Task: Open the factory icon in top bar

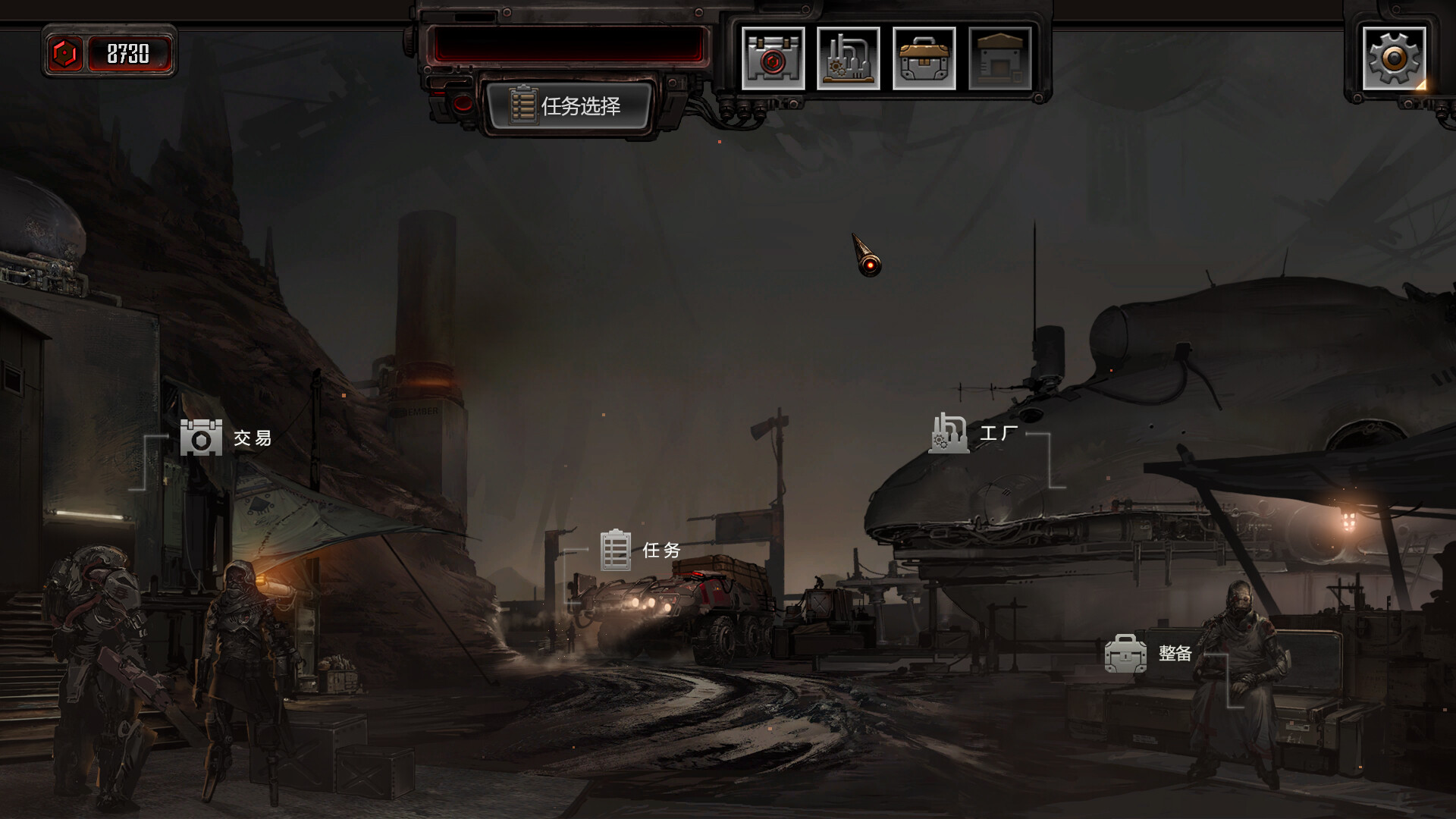Action: [848, 58]
